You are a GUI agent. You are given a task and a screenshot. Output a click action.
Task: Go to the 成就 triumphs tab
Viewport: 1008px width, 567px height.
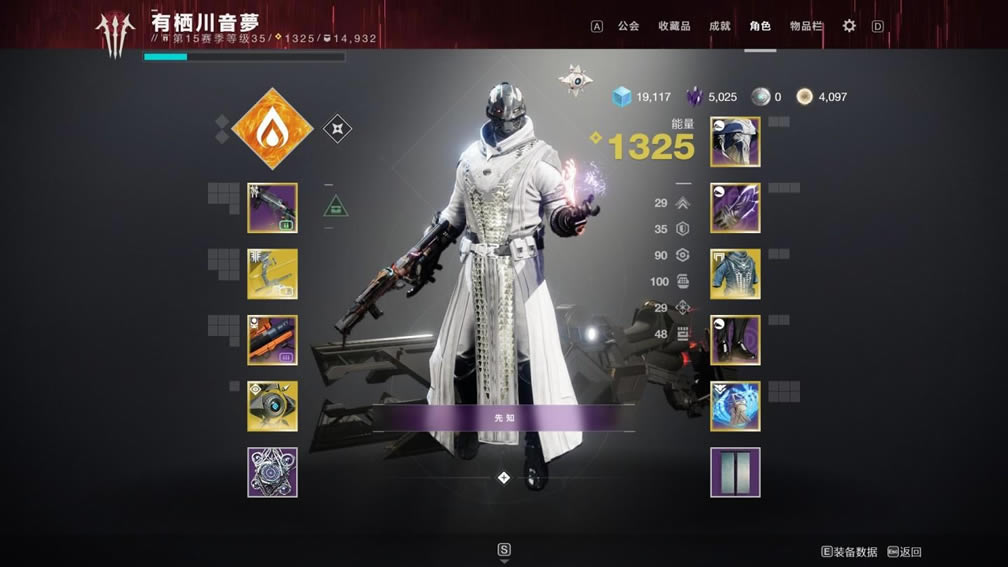coord(719,26)
